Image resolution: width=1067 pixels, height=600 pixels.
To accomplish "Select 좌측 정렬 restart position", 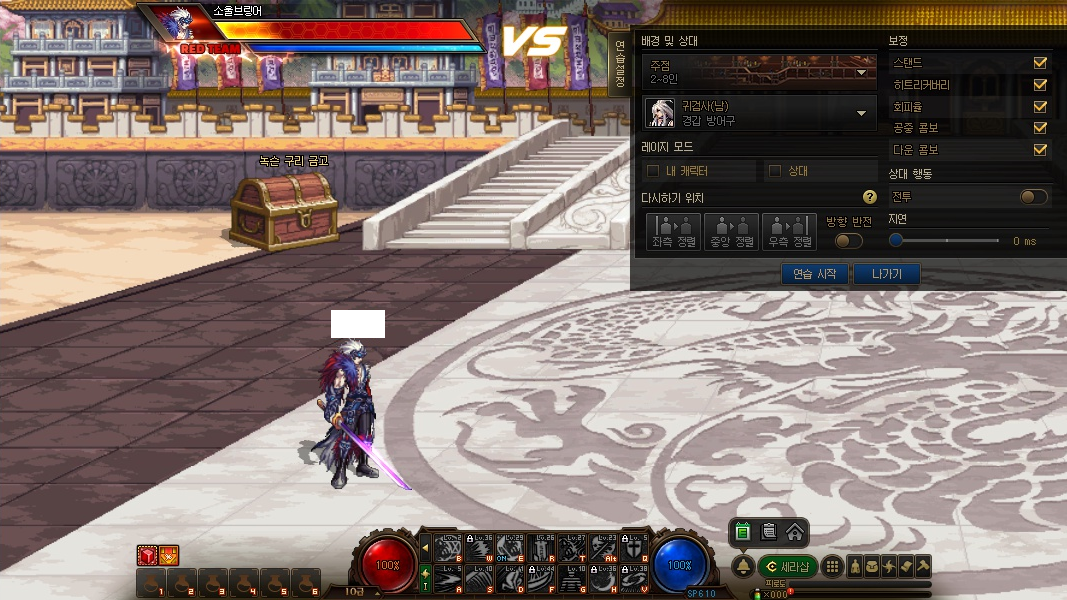I will tap(673, 230).
